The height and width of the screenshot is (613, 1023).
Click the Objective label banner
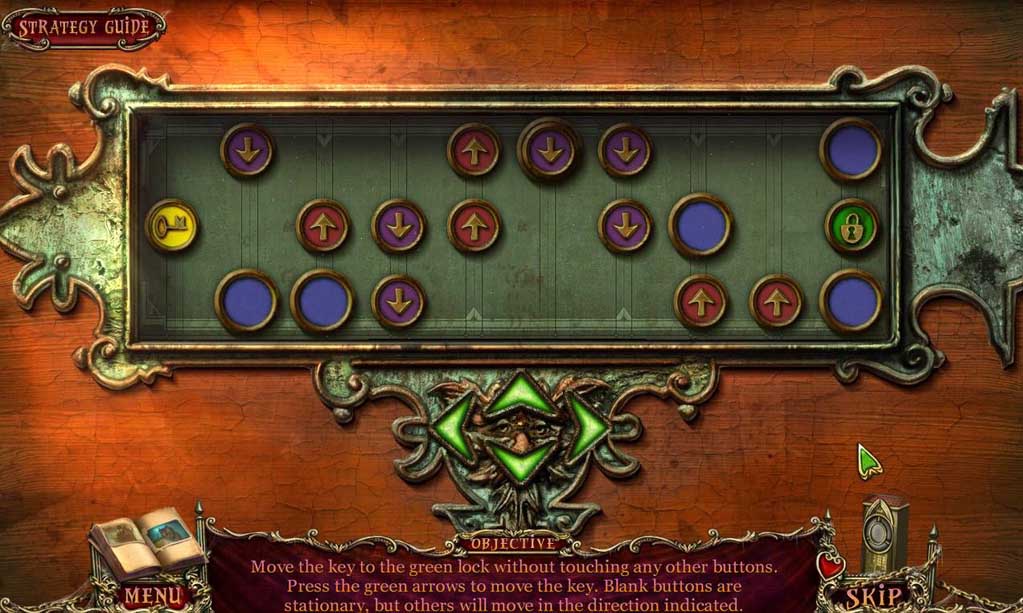[x=510, y=545]
